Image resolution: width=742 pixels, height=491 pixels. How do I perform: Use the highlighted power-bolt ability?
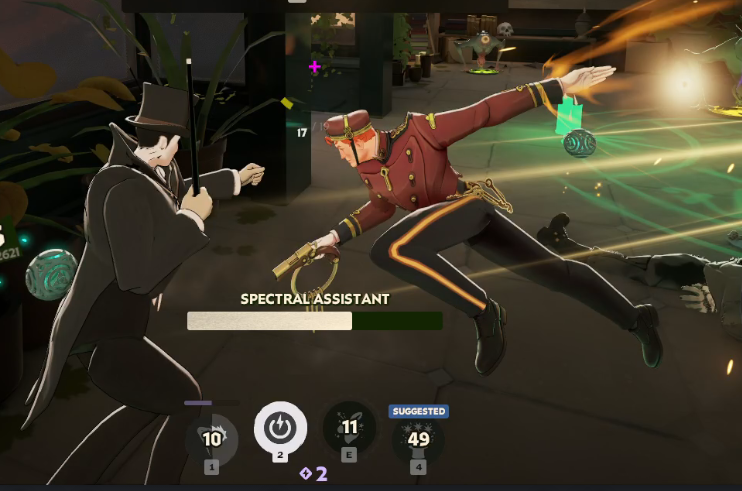point(280,429)
